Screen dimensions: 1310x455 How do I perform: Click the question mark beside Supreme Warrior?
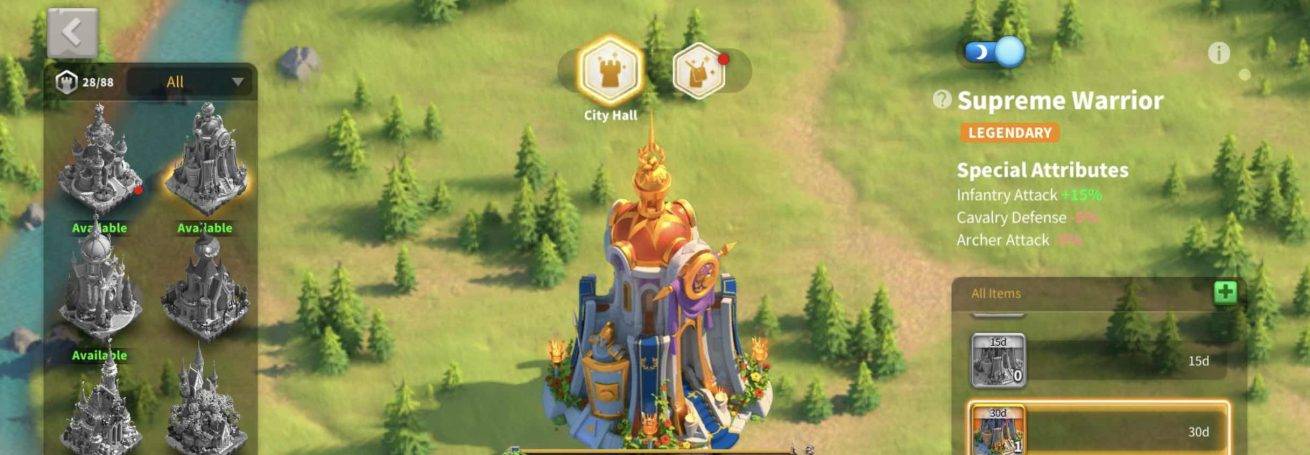pyautogui.click(x=942, y=99)
